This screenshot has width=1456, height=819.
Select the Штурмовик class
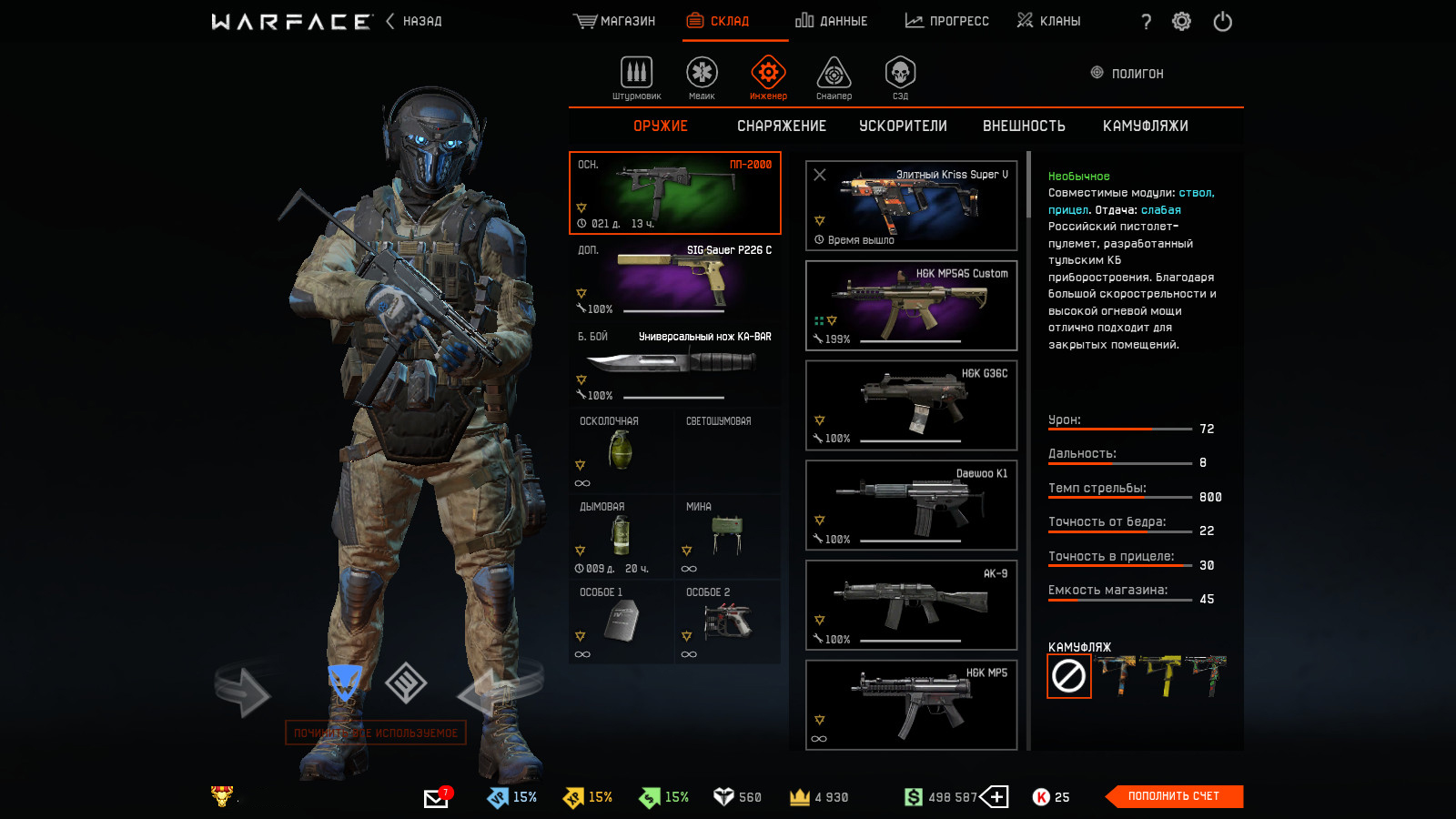tap(636, 77)
